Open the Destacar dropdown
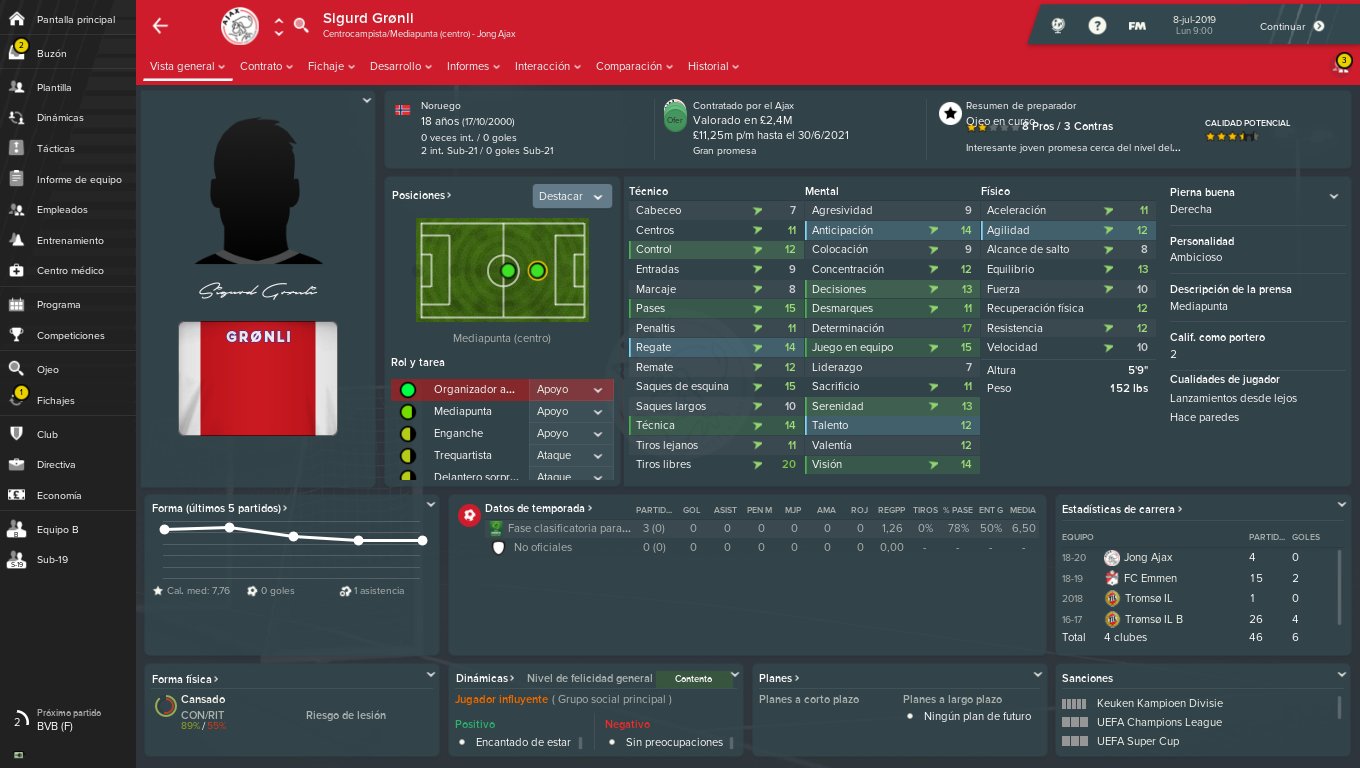This screenshot has height=768, width=1360. [x=571, y=197]
